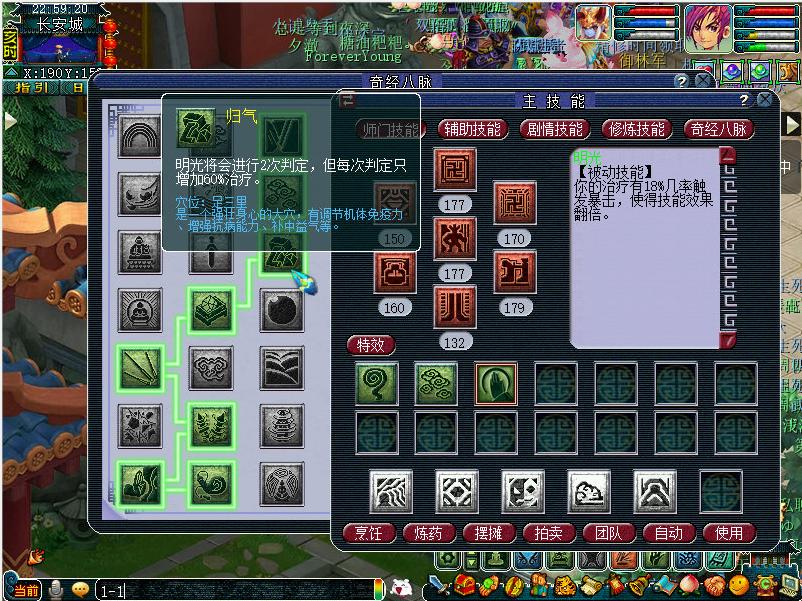This screenshot has width=802, height=601.
Task: Show the 奇经八脉 tab
Action: click(718, 129)
